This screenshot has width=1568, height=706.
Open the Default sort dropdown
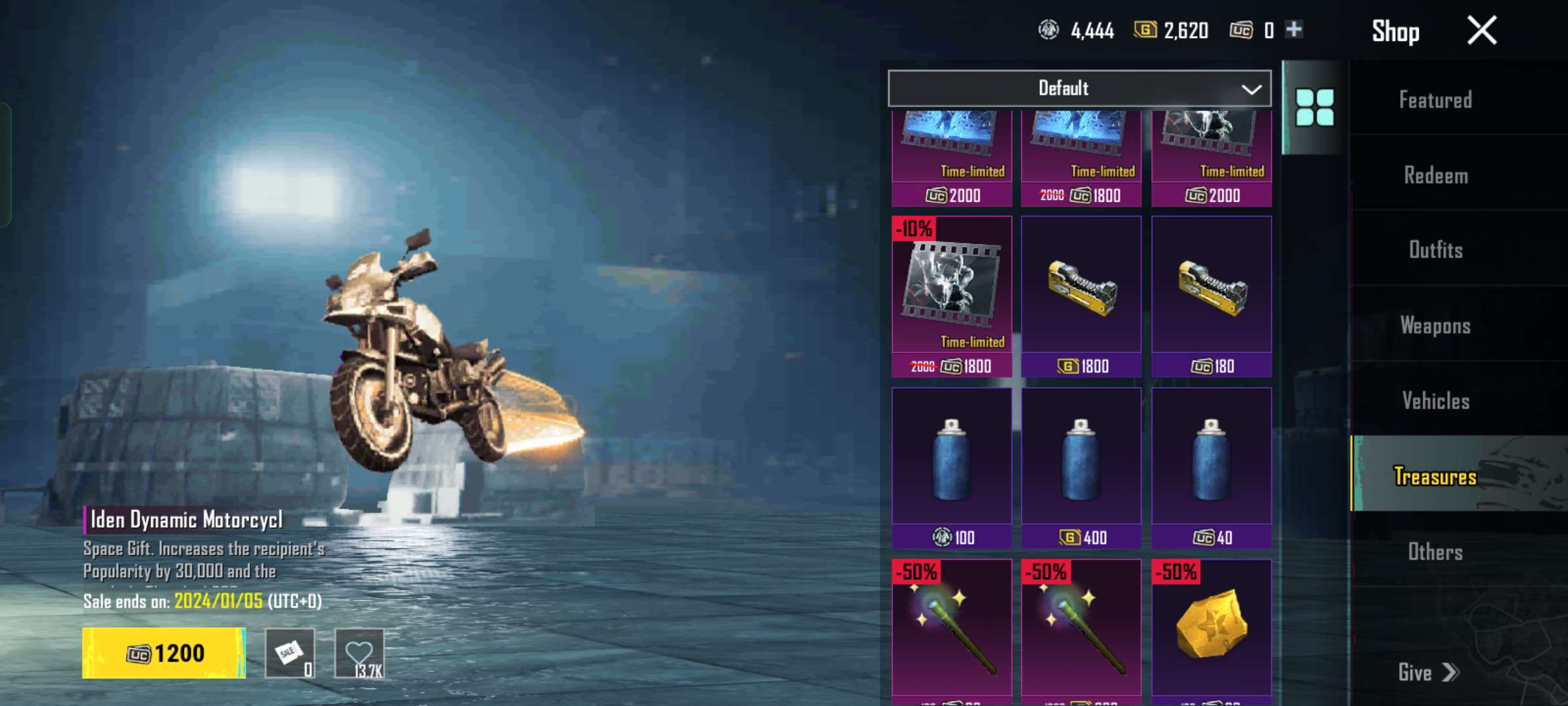(1079, 88)
